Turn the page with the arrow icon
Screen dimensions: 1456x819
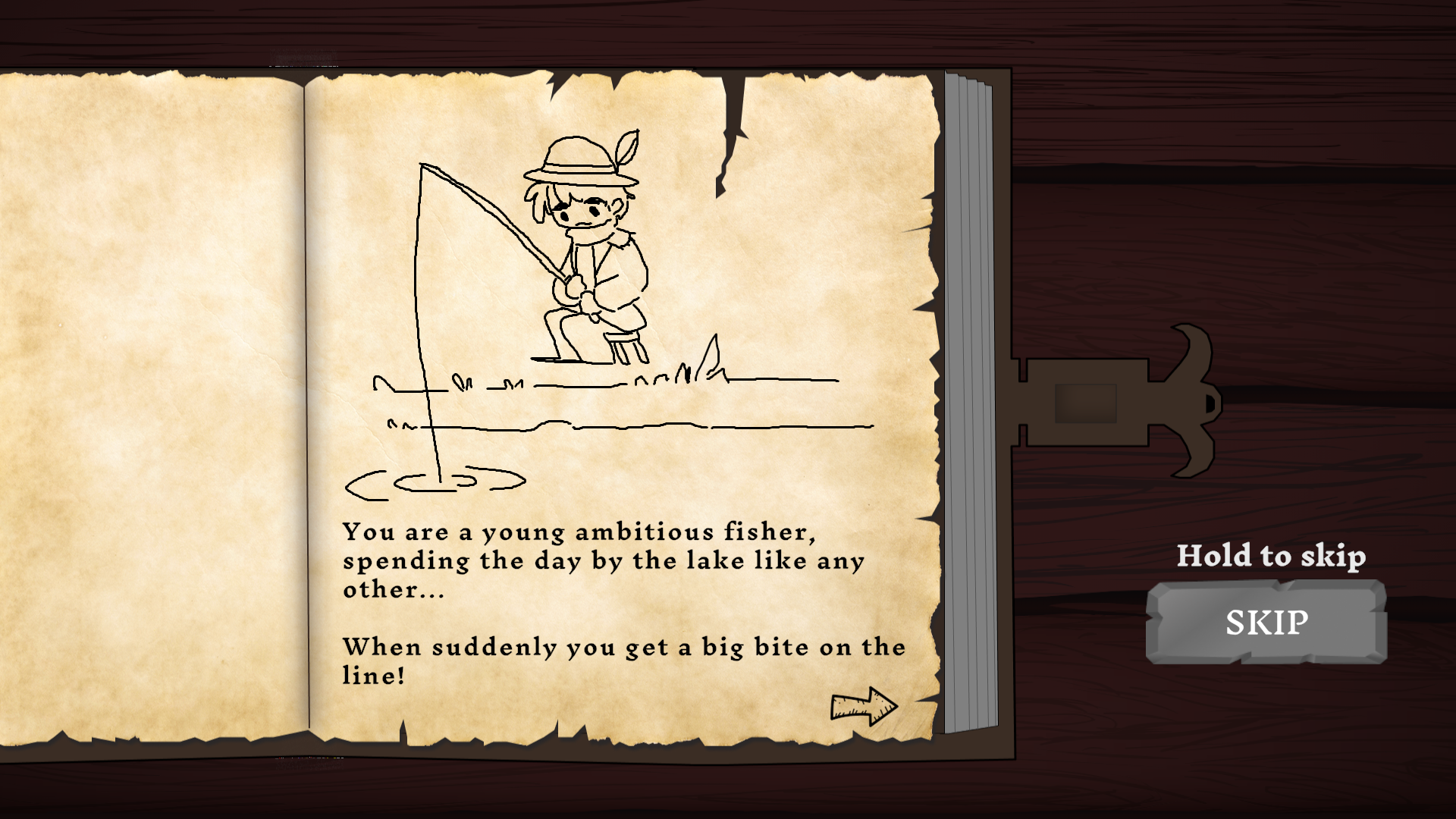(863, 707)
